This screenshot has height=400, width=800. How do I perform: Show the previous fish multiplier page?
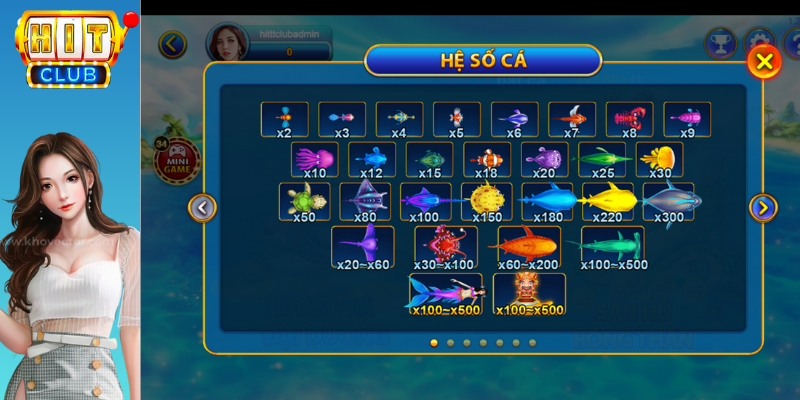click(x=203, y=207)
